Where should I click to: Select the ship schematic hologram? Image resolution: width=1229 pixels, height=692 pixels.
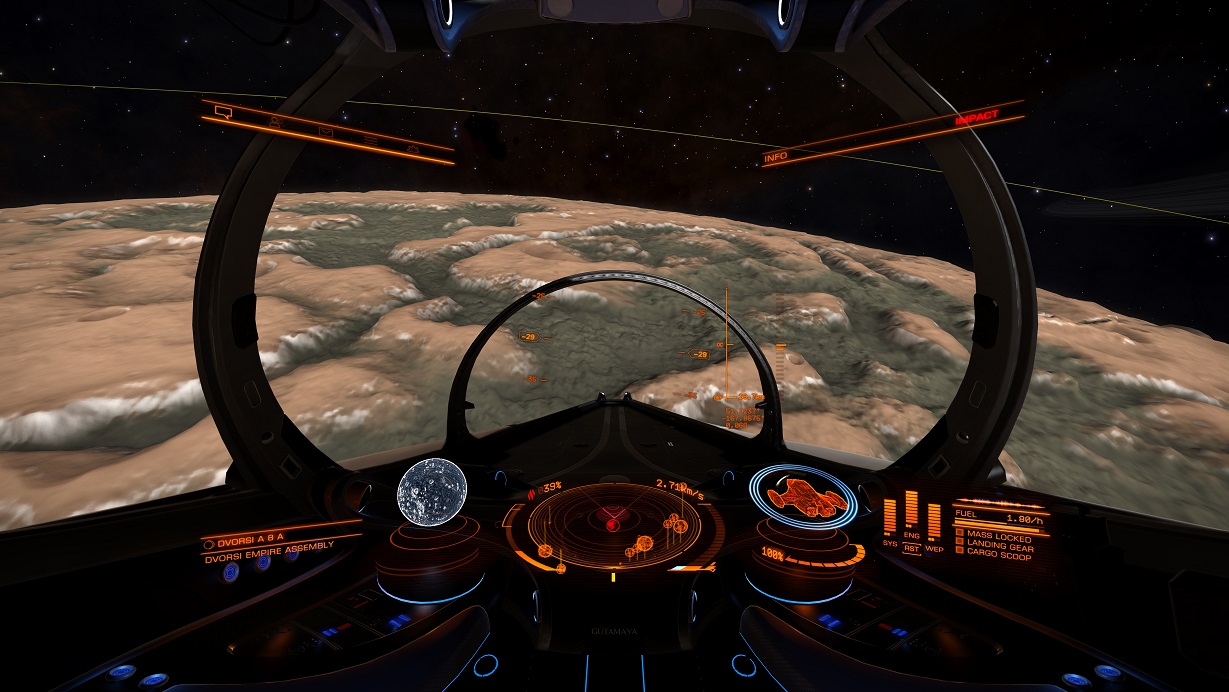pyautogui.click(x=802, y=496)
